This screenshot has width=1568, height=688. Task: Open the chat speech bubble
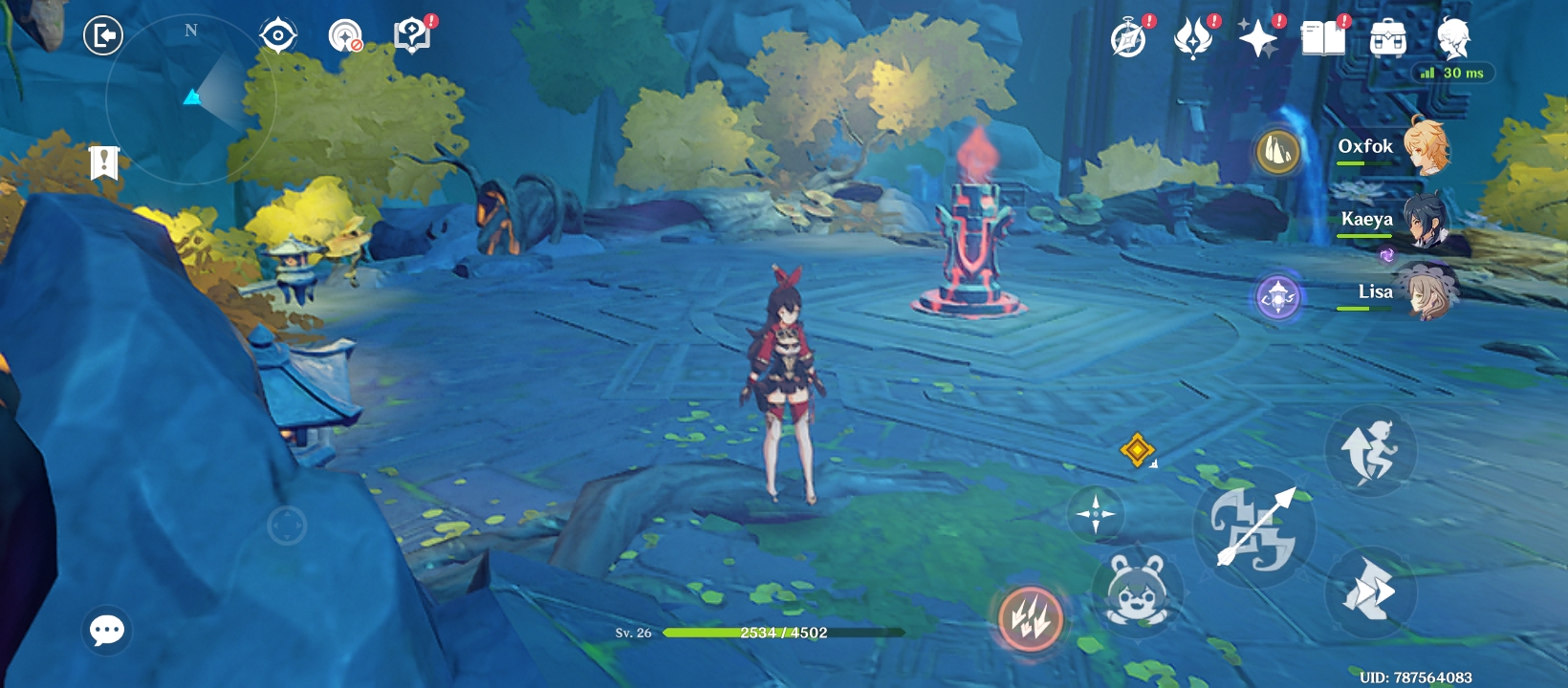107,630
